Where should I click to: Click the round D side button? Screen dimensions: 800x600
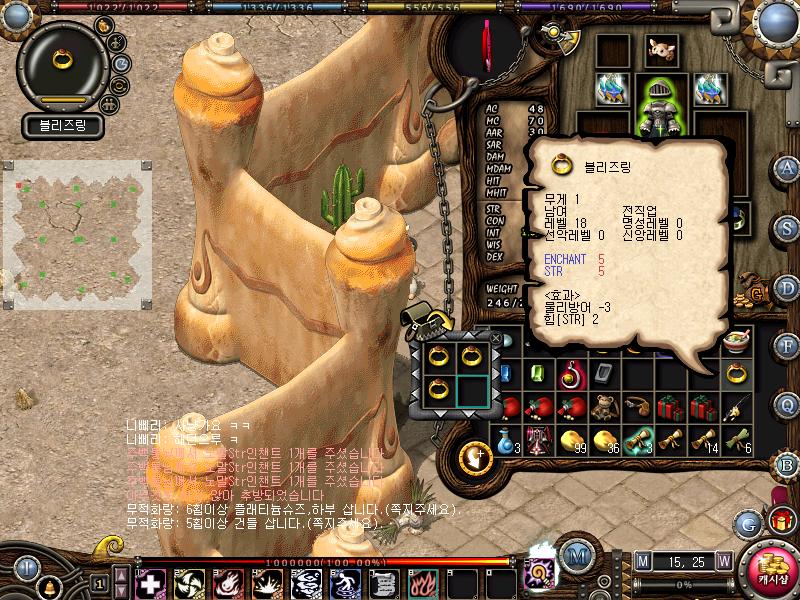(787, 289)
